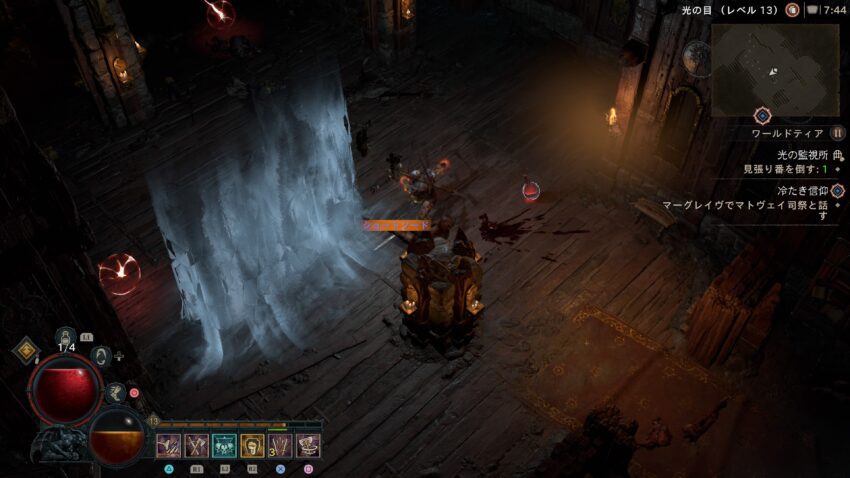Open the dungeon minimap

point(774,69)
